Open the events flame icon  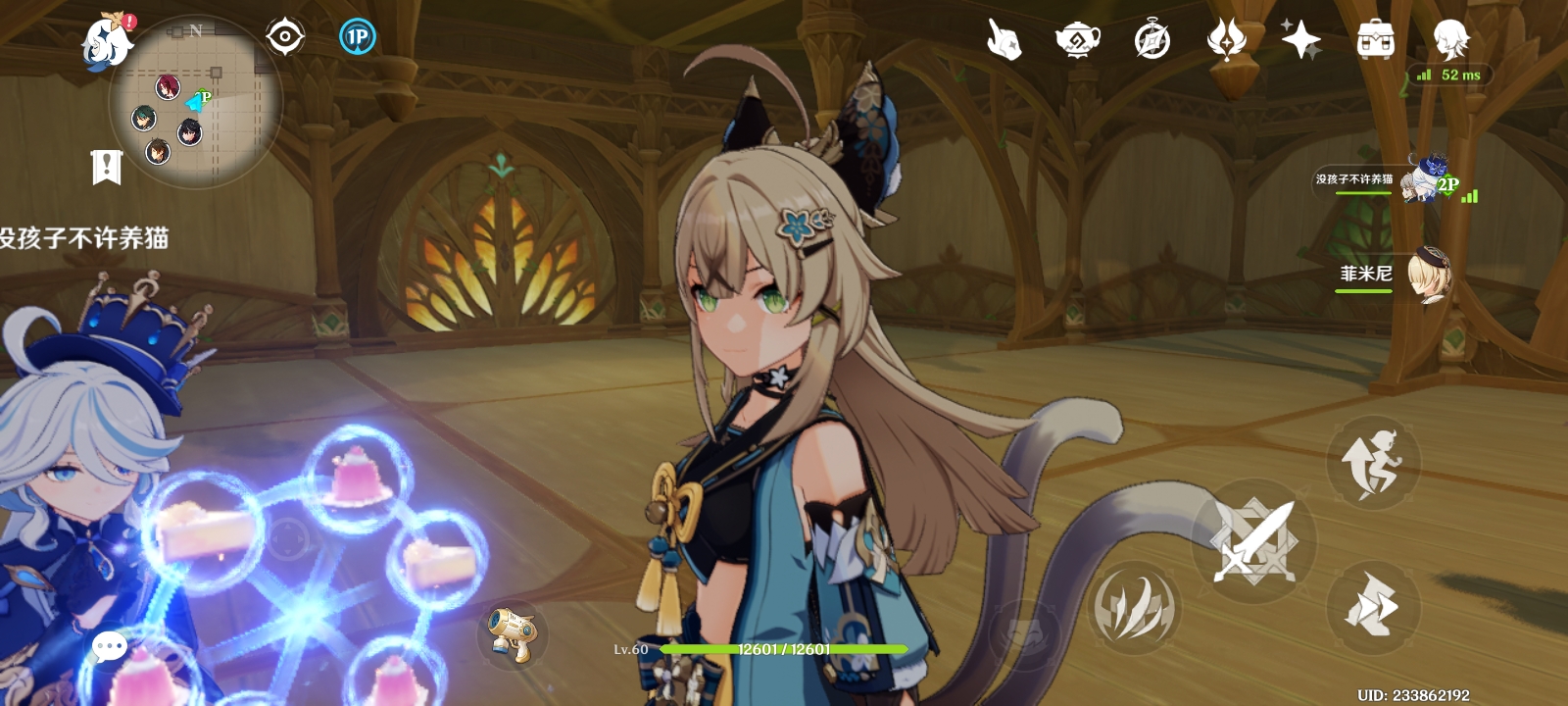point(1226,40)
